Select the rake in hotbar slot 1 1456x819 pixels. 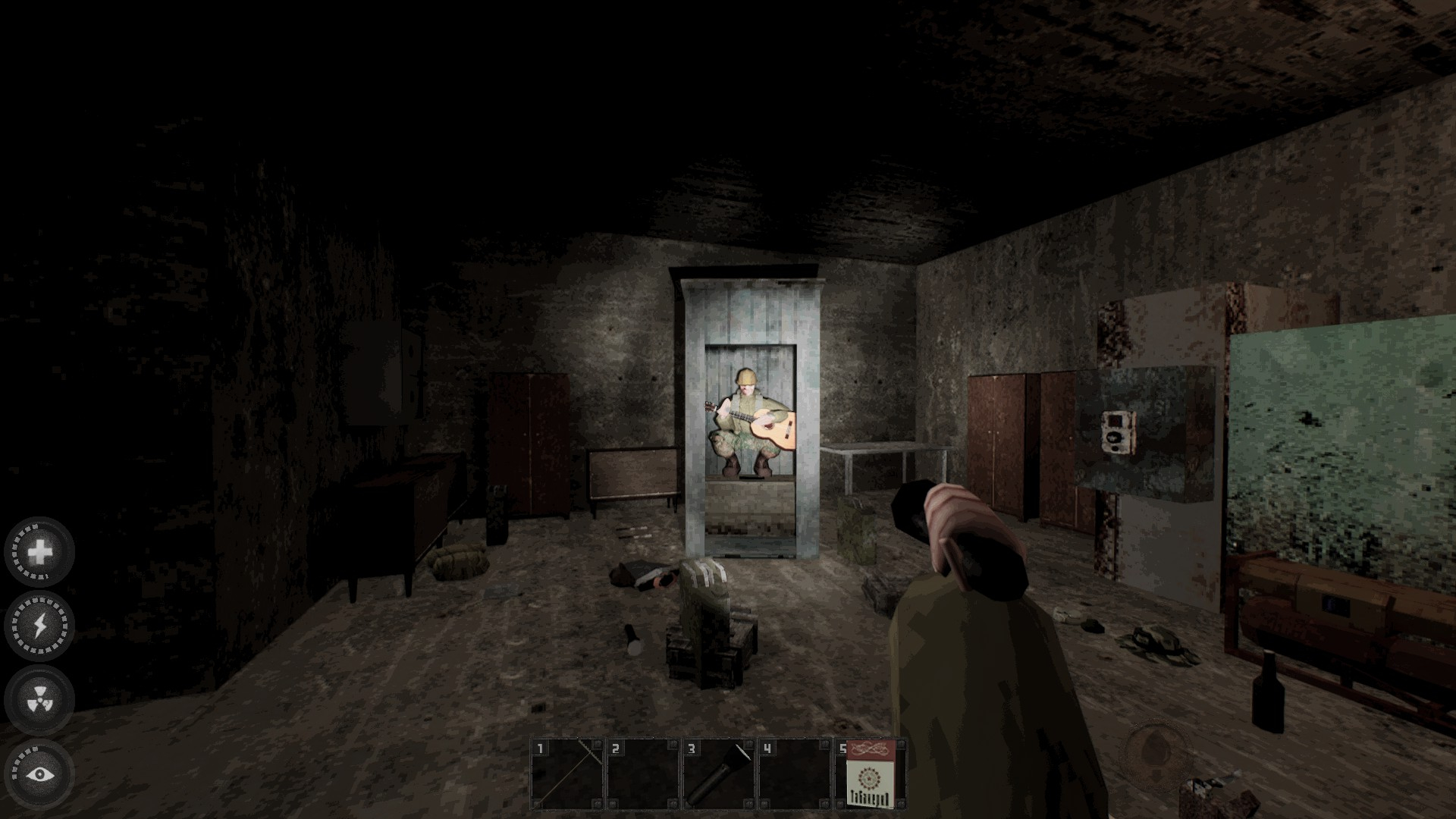[567, 774]
